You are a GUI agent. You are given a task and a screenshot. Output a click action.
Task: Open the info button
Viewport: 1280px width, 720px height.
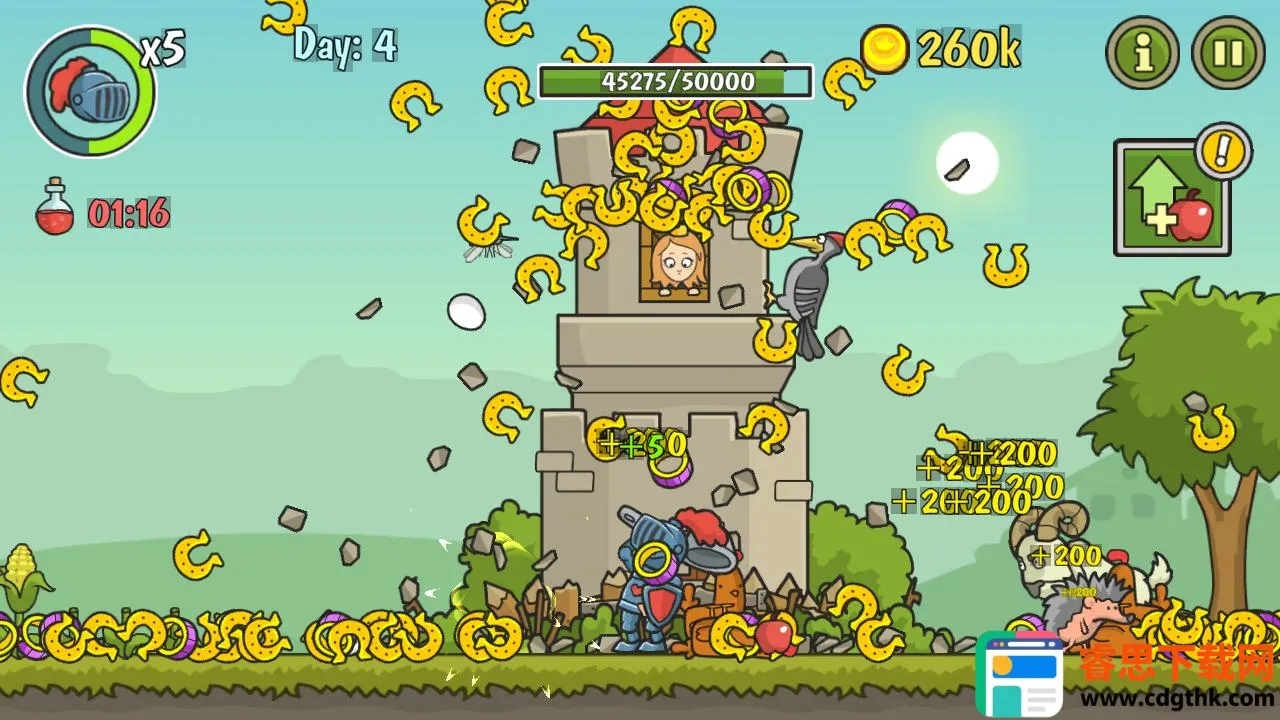[x=1142, y=53]
